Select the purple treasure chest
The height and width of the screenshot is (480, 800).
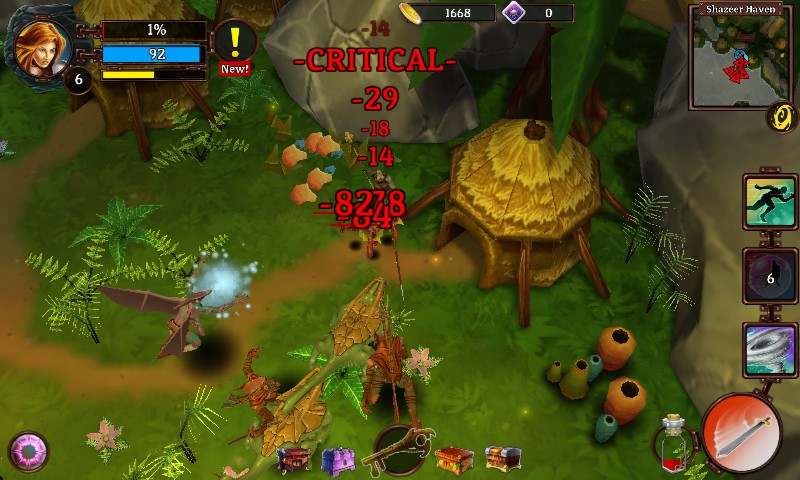pyautogui.click(x=338, y=460)
